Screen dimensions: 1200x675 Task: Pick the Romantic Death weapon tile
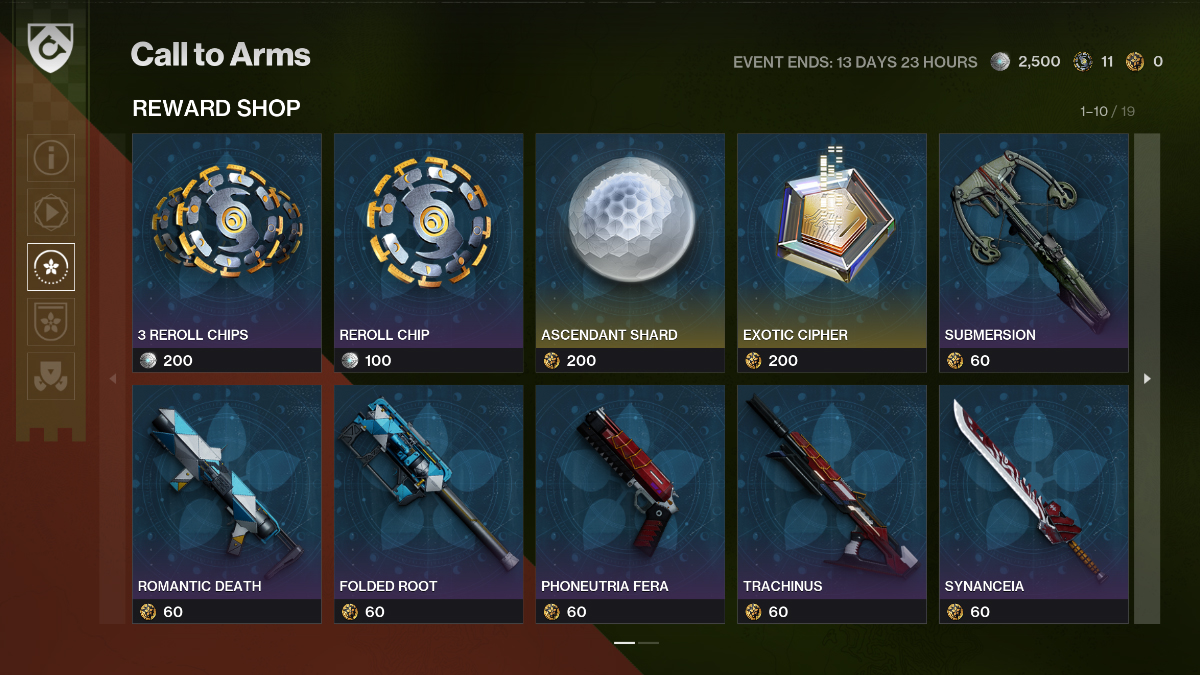coord(227,504)
